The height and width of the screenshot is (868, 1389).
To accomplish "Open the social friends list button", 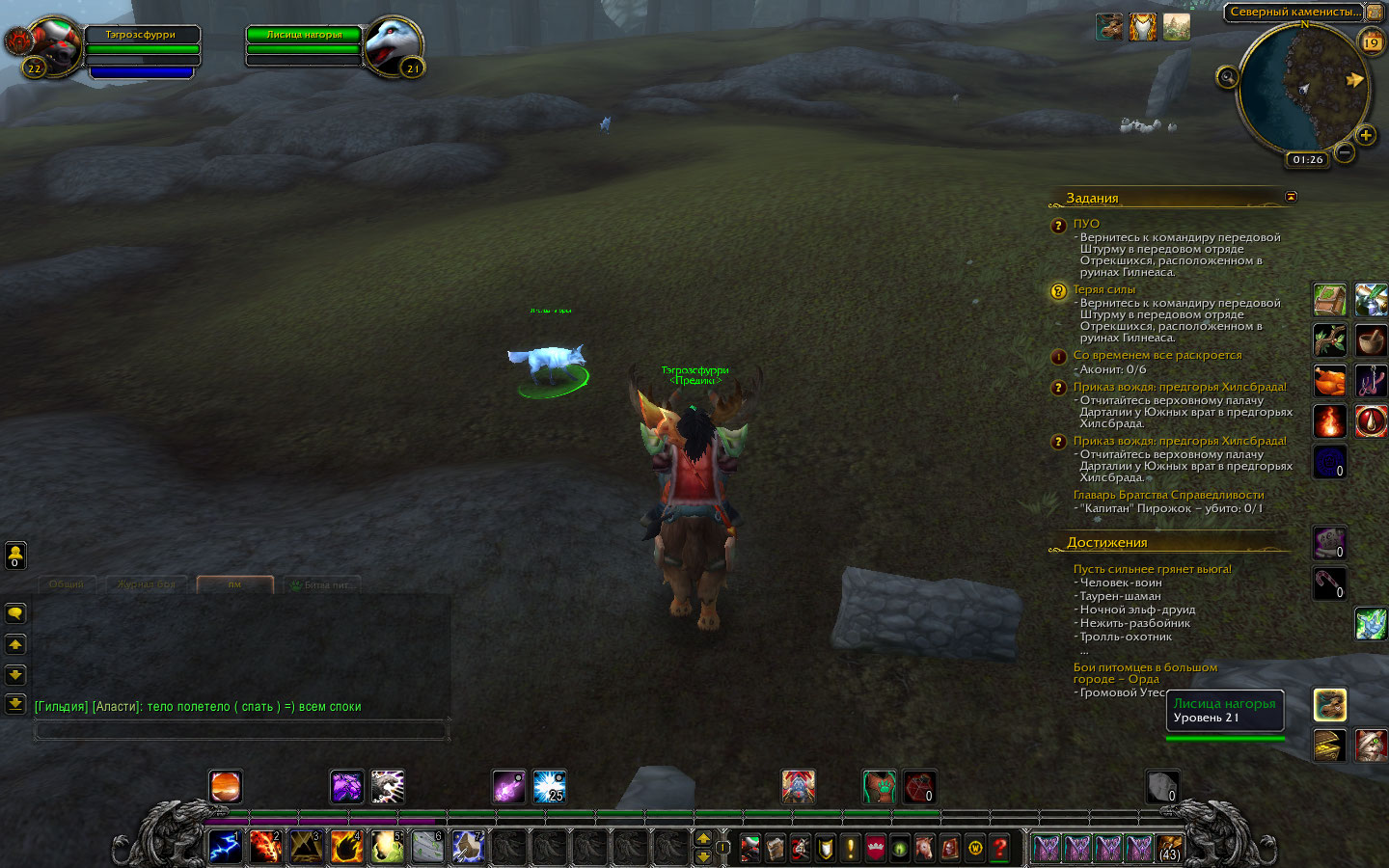I will click(x=15, y=555).
